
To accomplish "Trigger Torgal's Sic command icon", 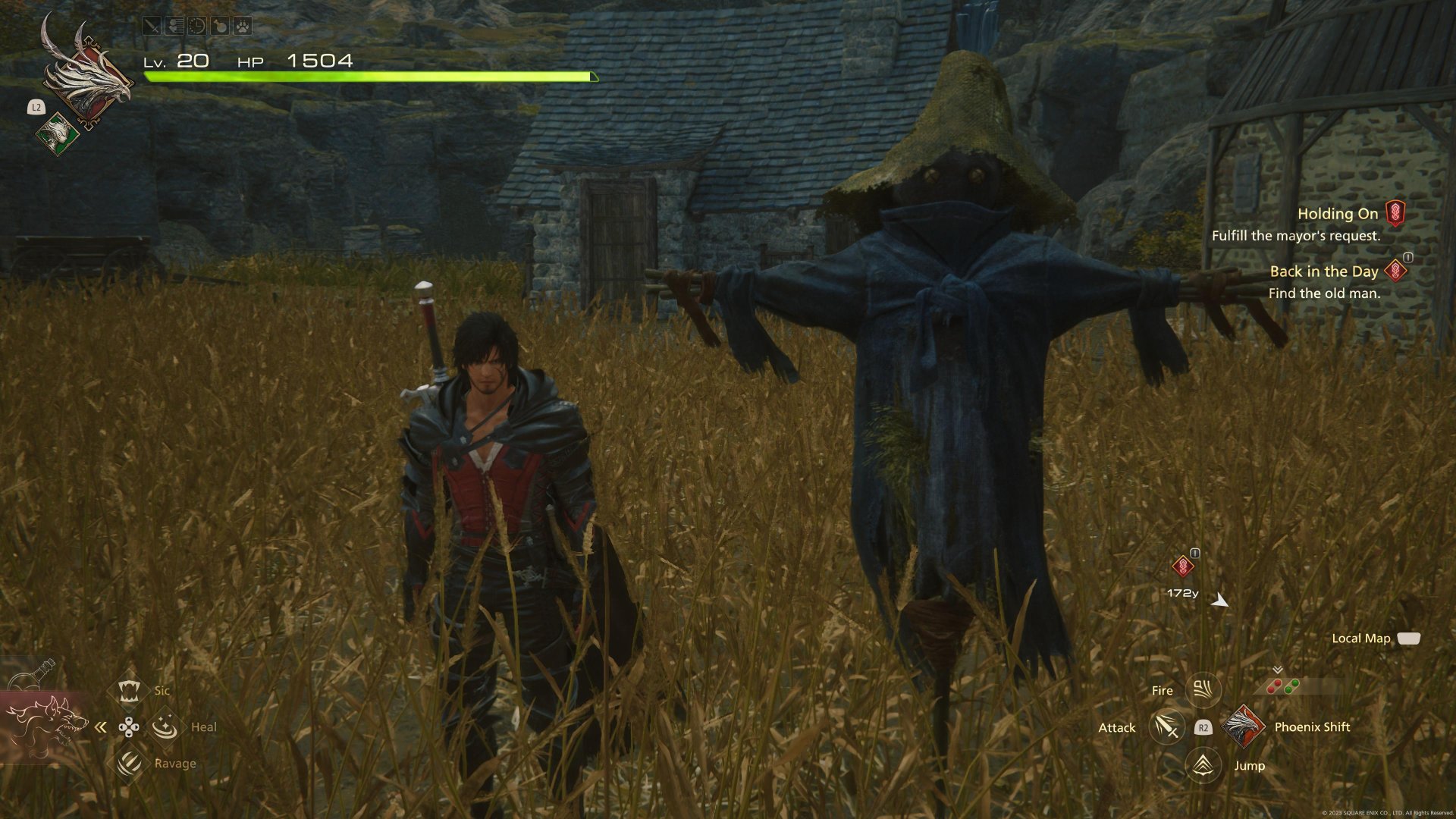I will coord(128,690).
